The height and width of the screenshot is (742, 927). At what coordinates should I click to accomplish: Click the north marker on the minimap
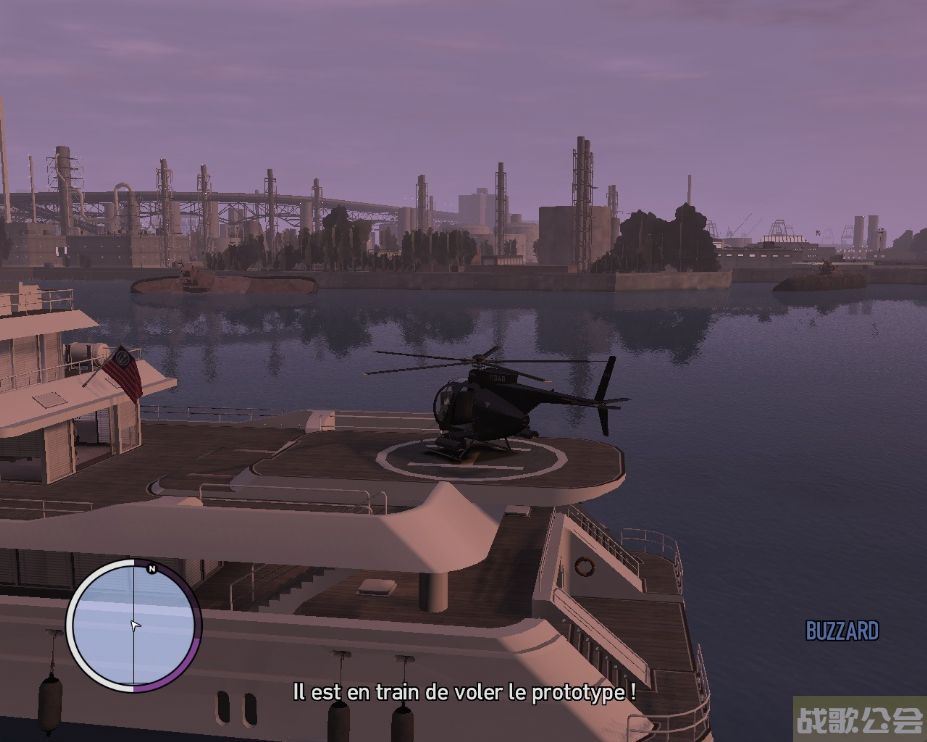coord(151,568)
